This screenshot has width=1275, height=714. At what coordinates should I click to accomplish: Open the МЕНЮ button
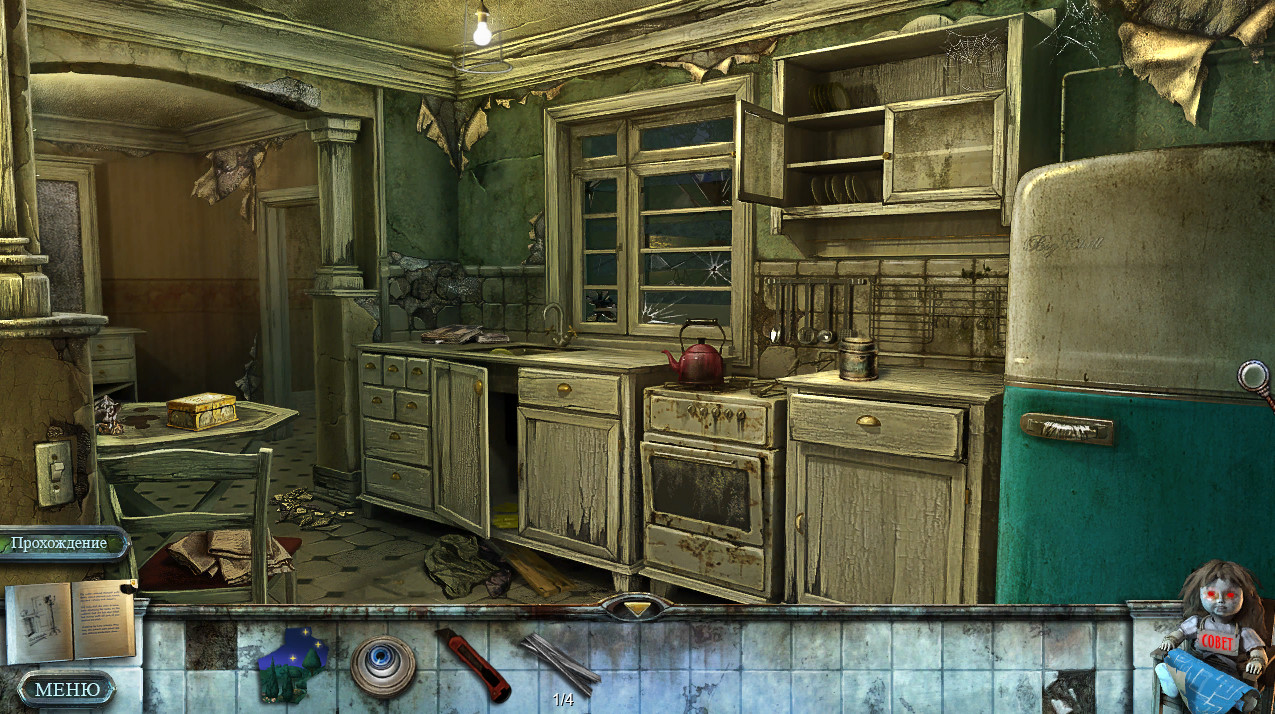click(67, 689)
